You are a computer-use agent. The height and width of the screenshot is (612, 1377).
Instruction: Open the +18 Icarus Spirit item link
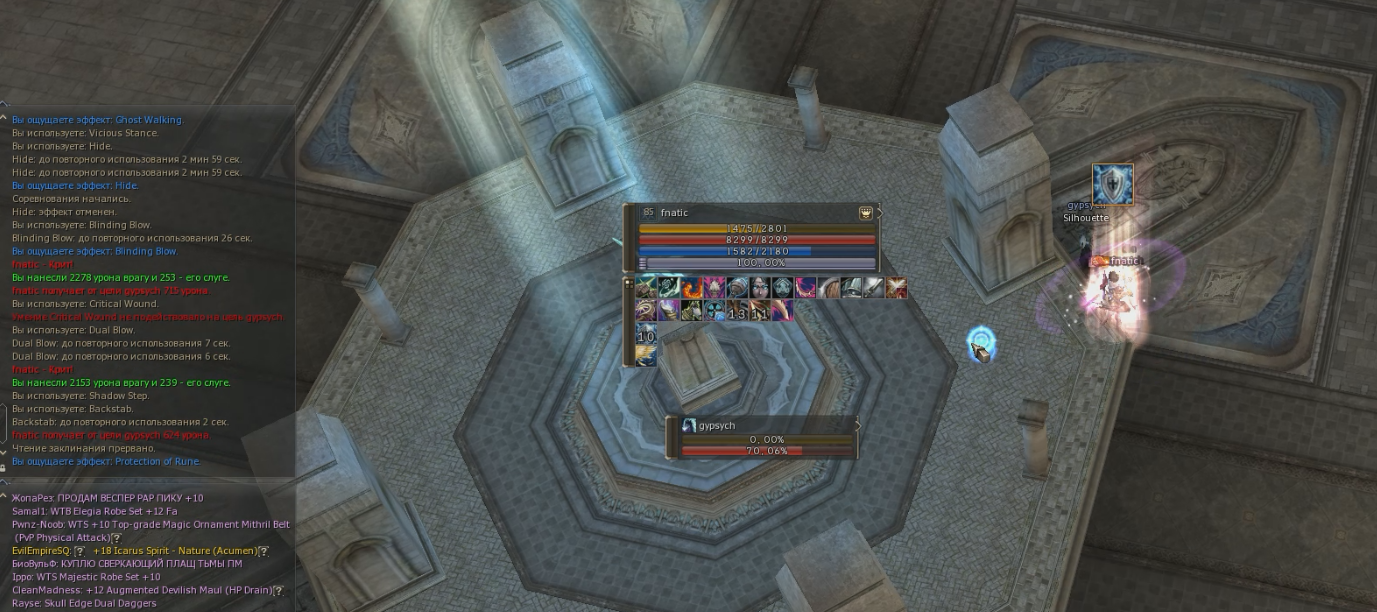point(175,551)
